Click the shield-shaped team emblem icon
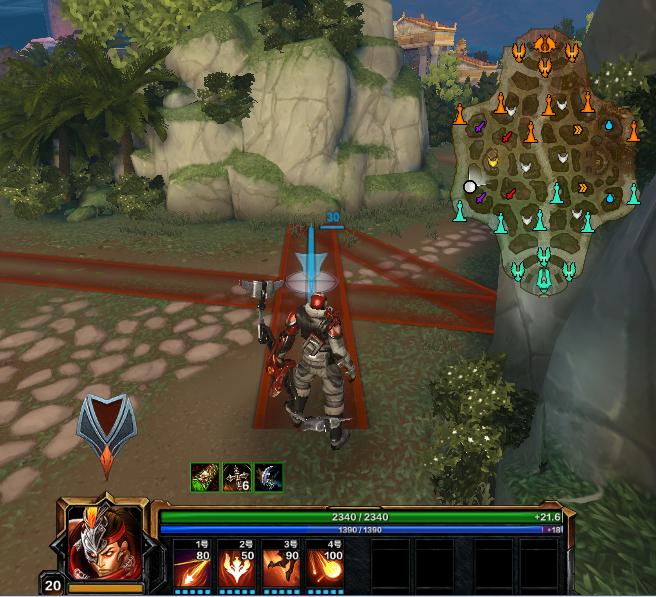The height and width of the screenshot is (597, 656). 106,430
